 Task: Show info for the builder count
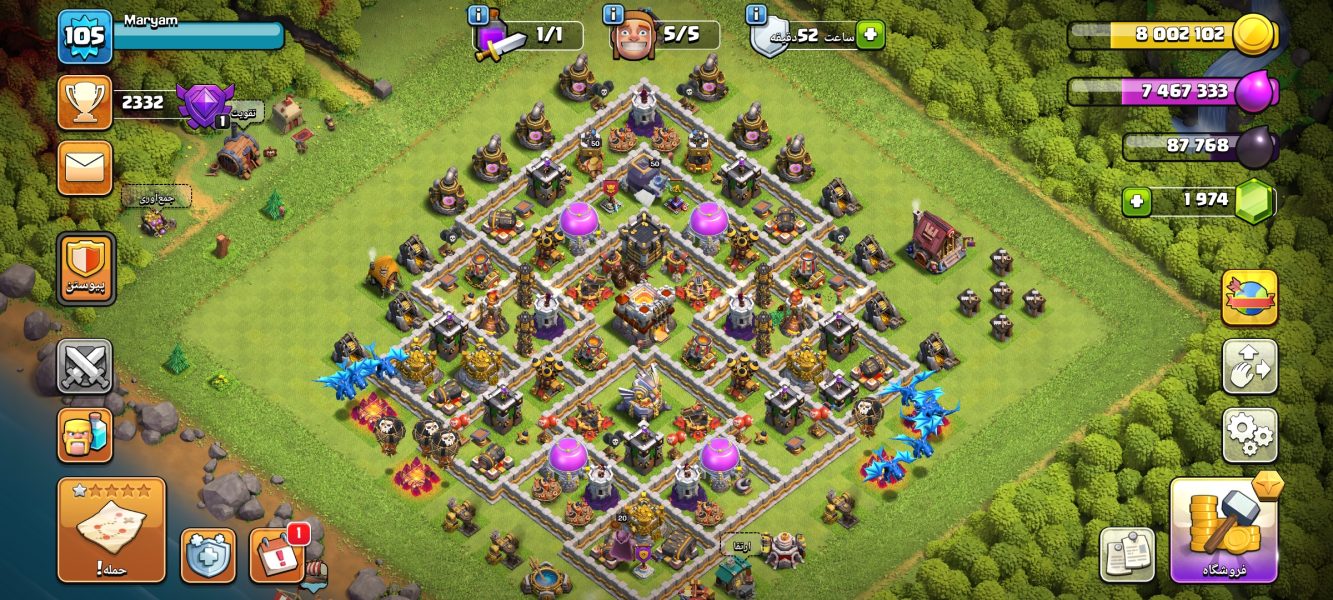(x=613, y=14)
